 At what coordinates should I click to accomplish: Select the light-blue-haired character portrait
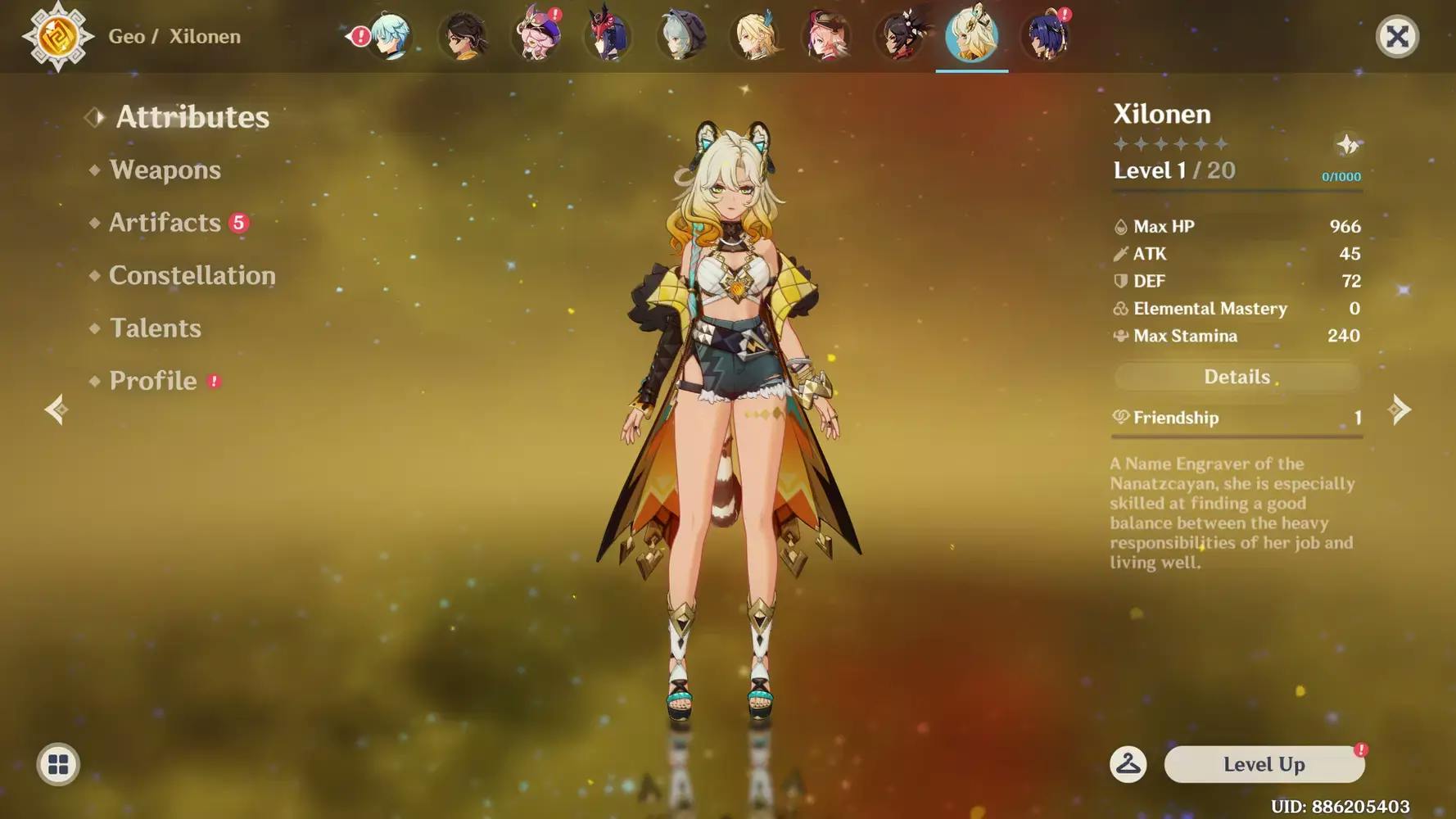(390, 36)
